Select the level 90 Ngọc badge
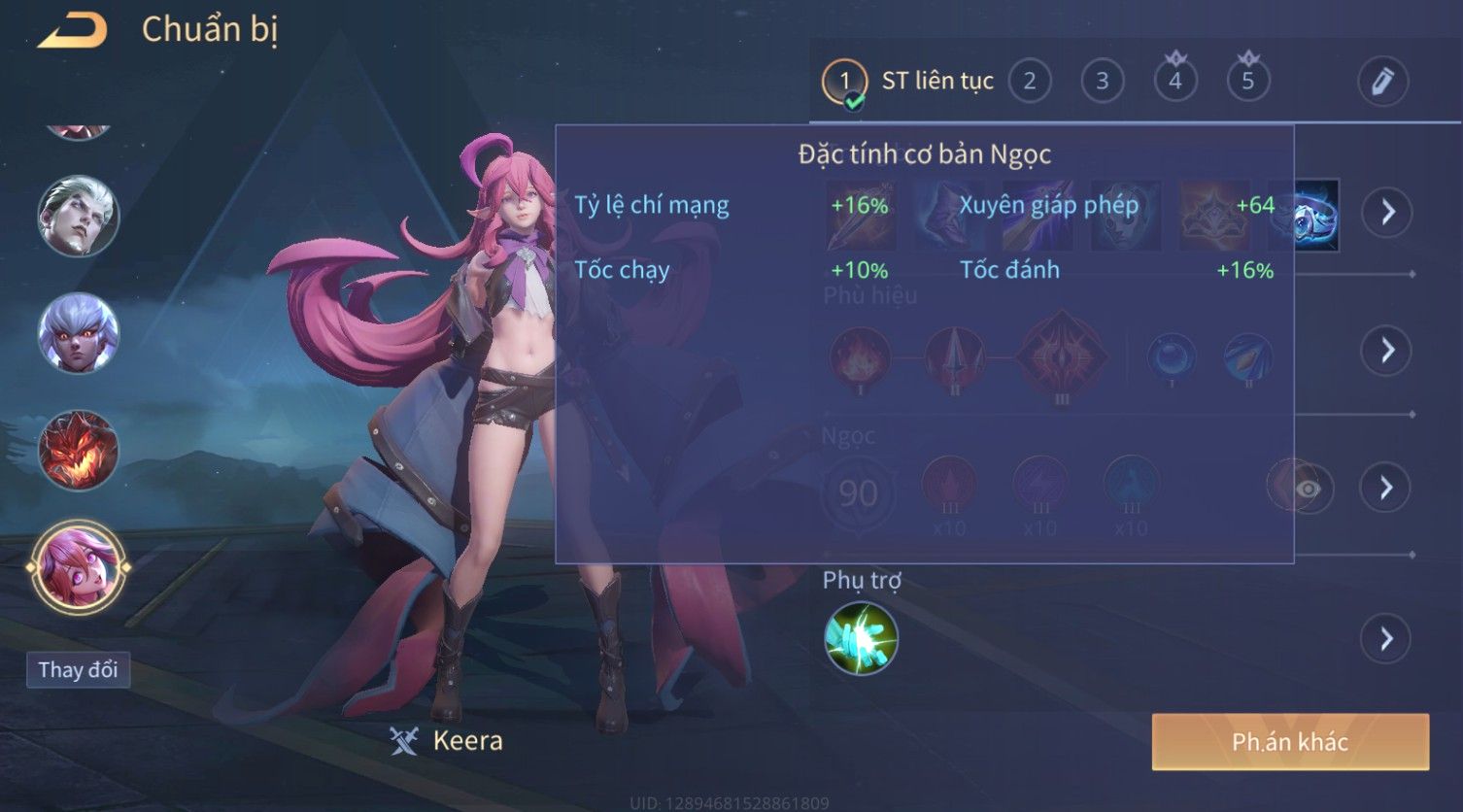Image resolution: width=1463 pixels, height=812 pixels. tap(858, 493)
